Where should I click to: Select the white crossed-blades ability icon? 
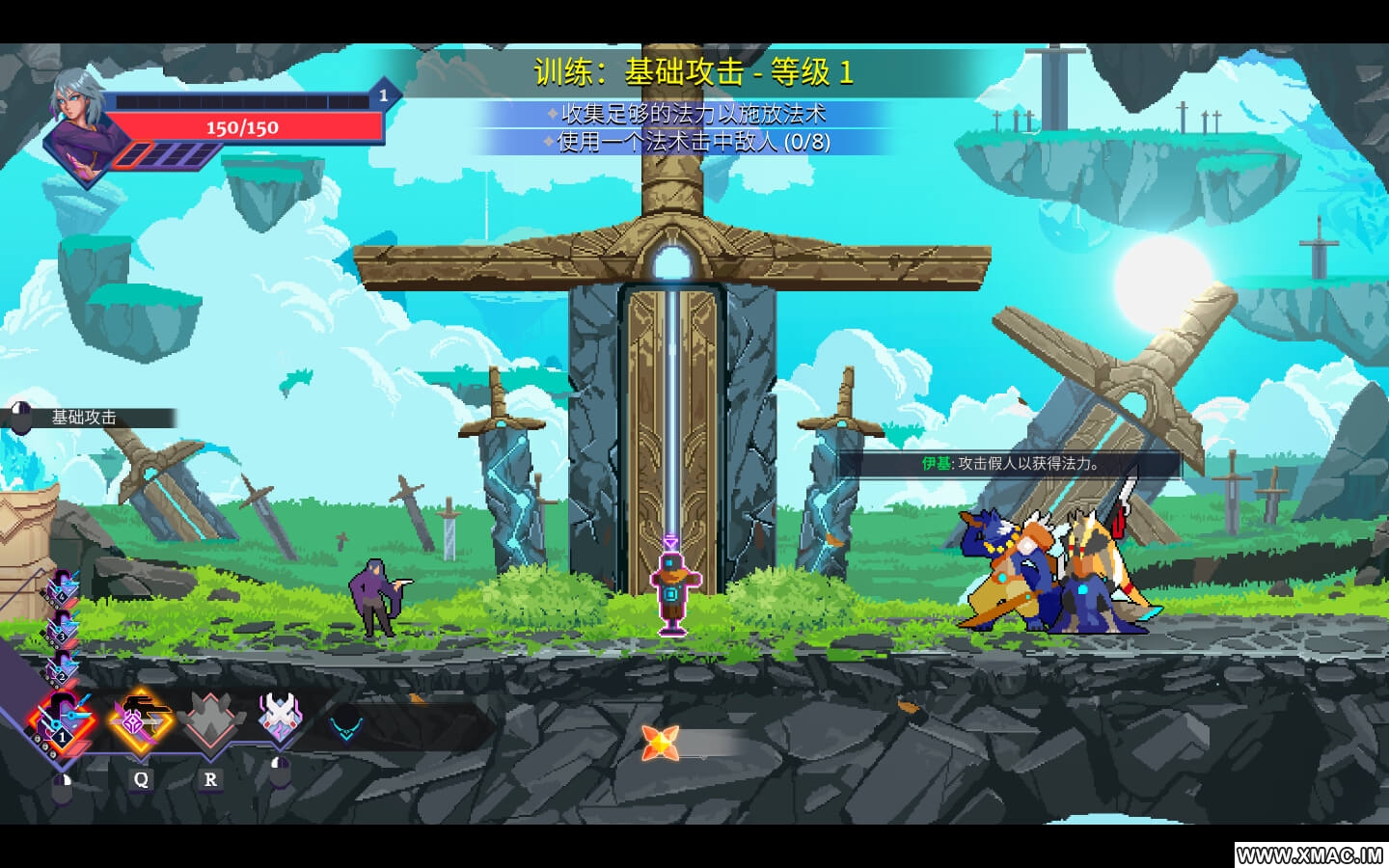pos(280,718)
